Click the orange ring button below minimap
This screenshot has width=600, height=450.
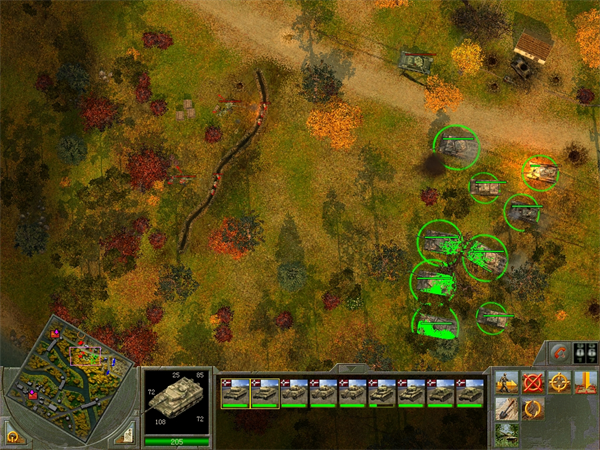point(13,435)
